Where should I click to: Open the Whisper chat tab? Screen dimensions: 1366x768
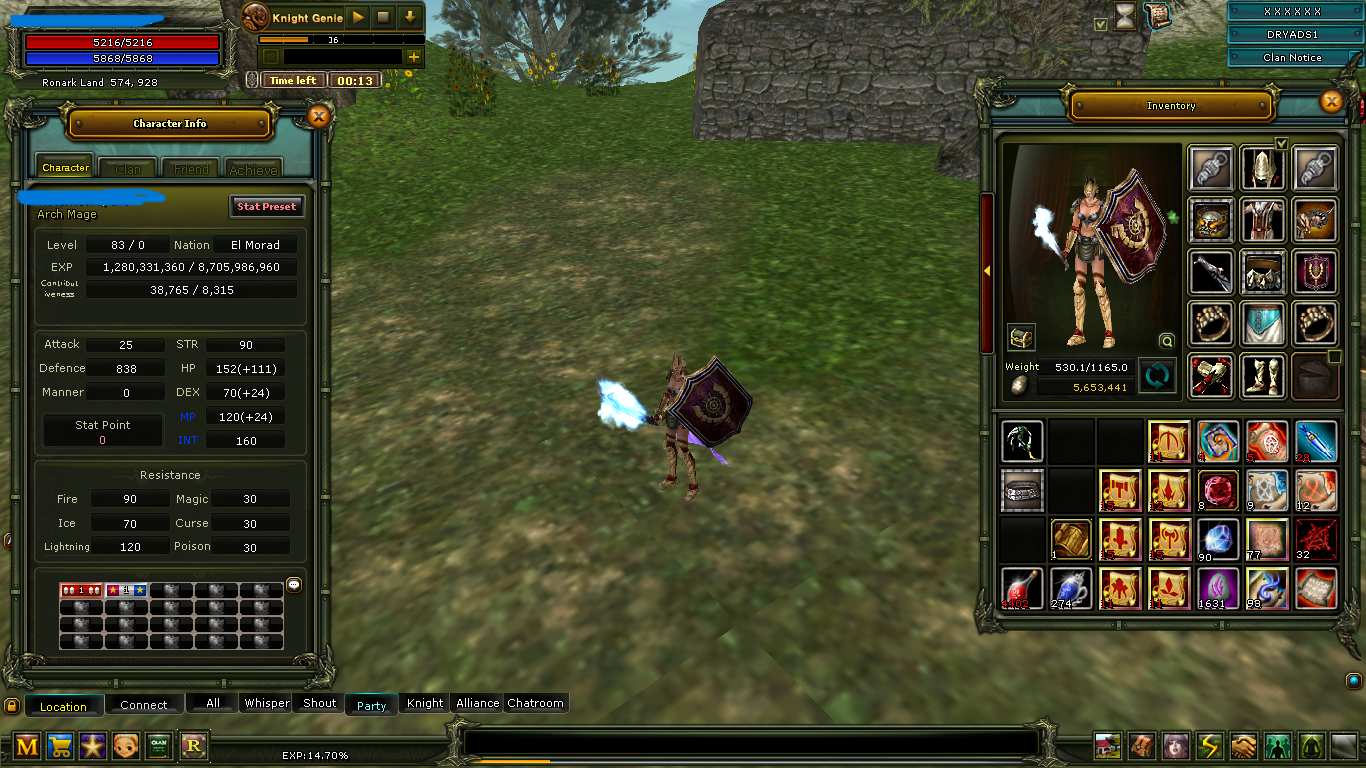(266, 703)
